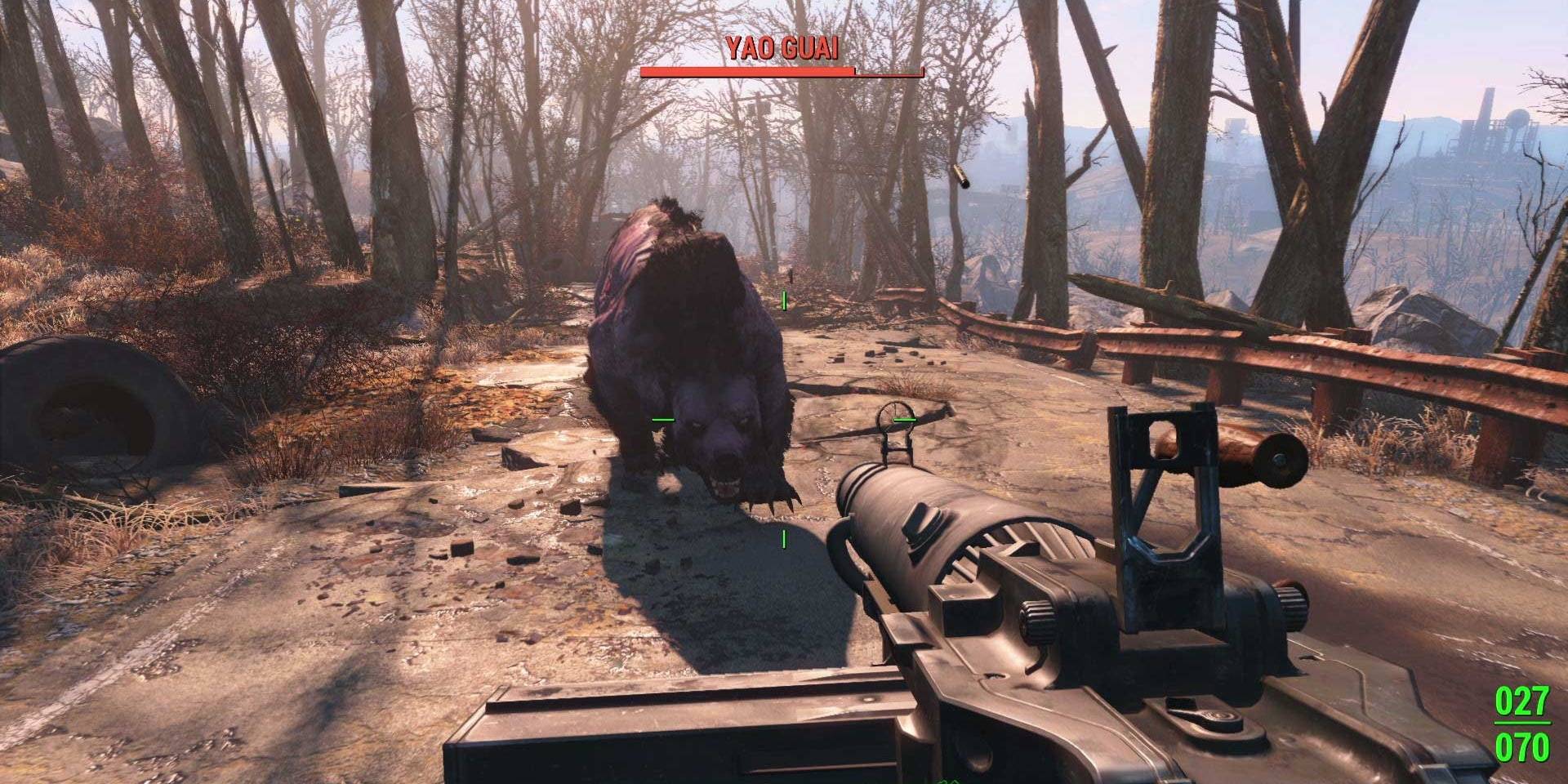The height and width of the screenshot is (784, 1568).
Task: Click the Yao Guai name label
Action: click(782, 49)
